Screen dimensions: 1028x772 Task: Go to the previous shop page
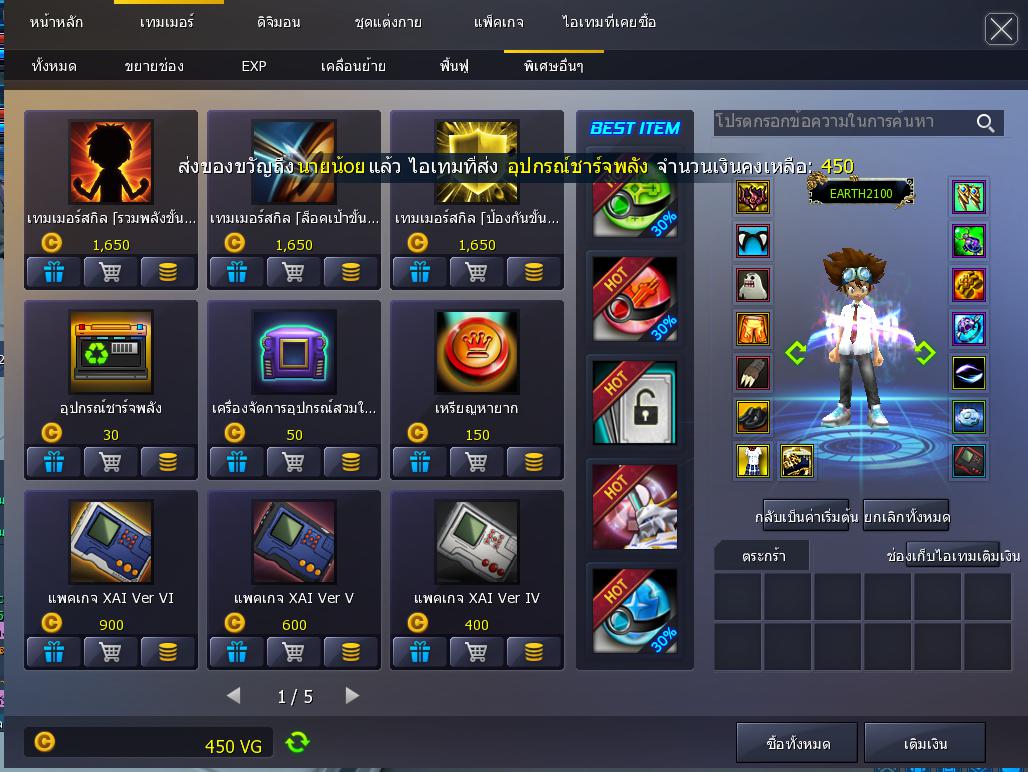coord(234,695)
